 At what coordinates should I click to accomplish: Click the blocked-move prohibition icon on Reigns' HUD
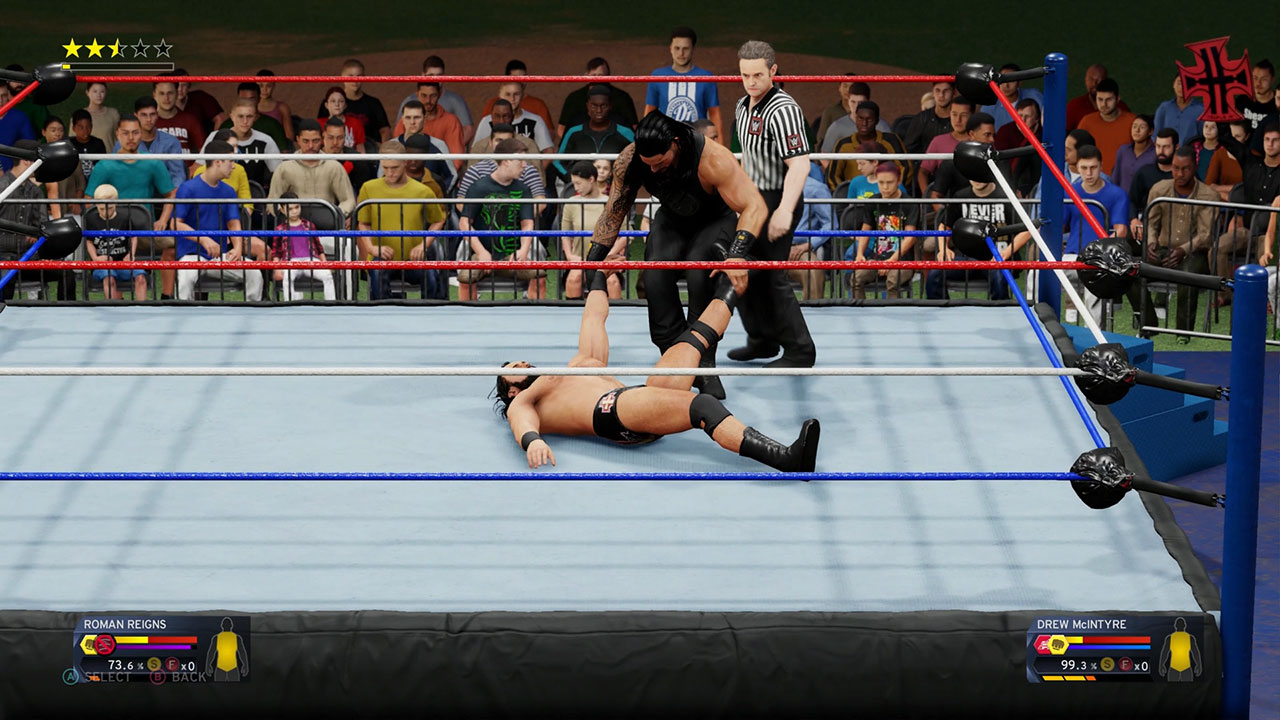(x=104, y=644)
